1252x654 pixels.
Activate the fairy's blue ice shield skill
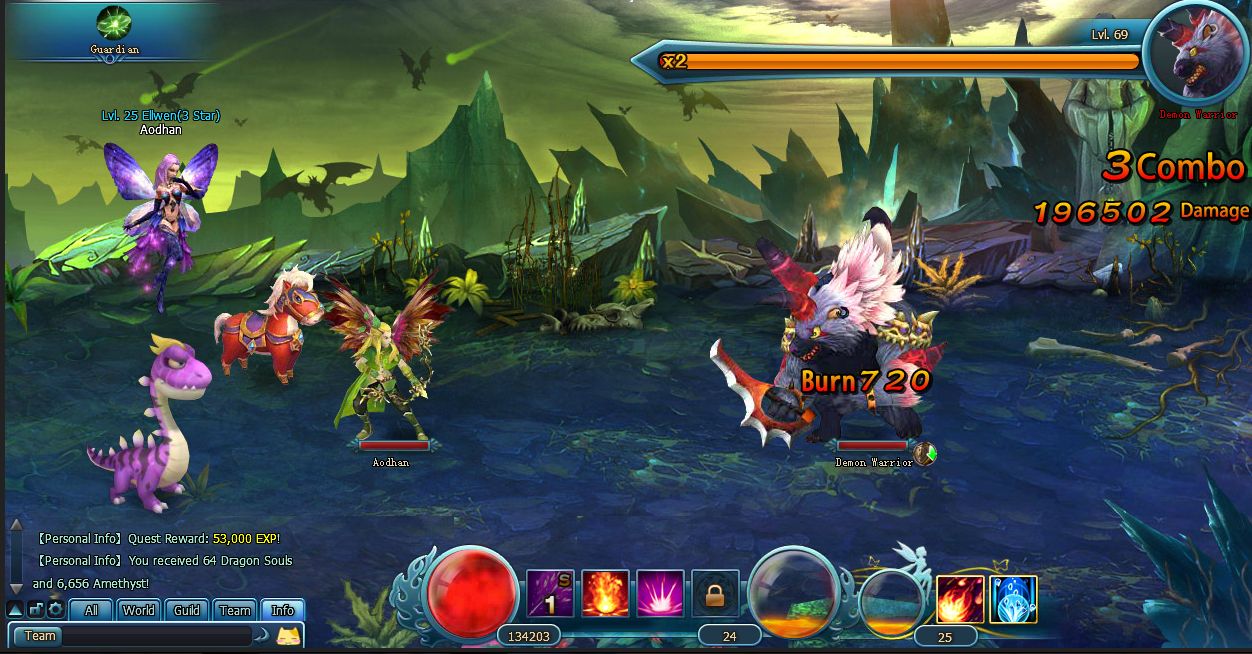(x=1013, y=599)
